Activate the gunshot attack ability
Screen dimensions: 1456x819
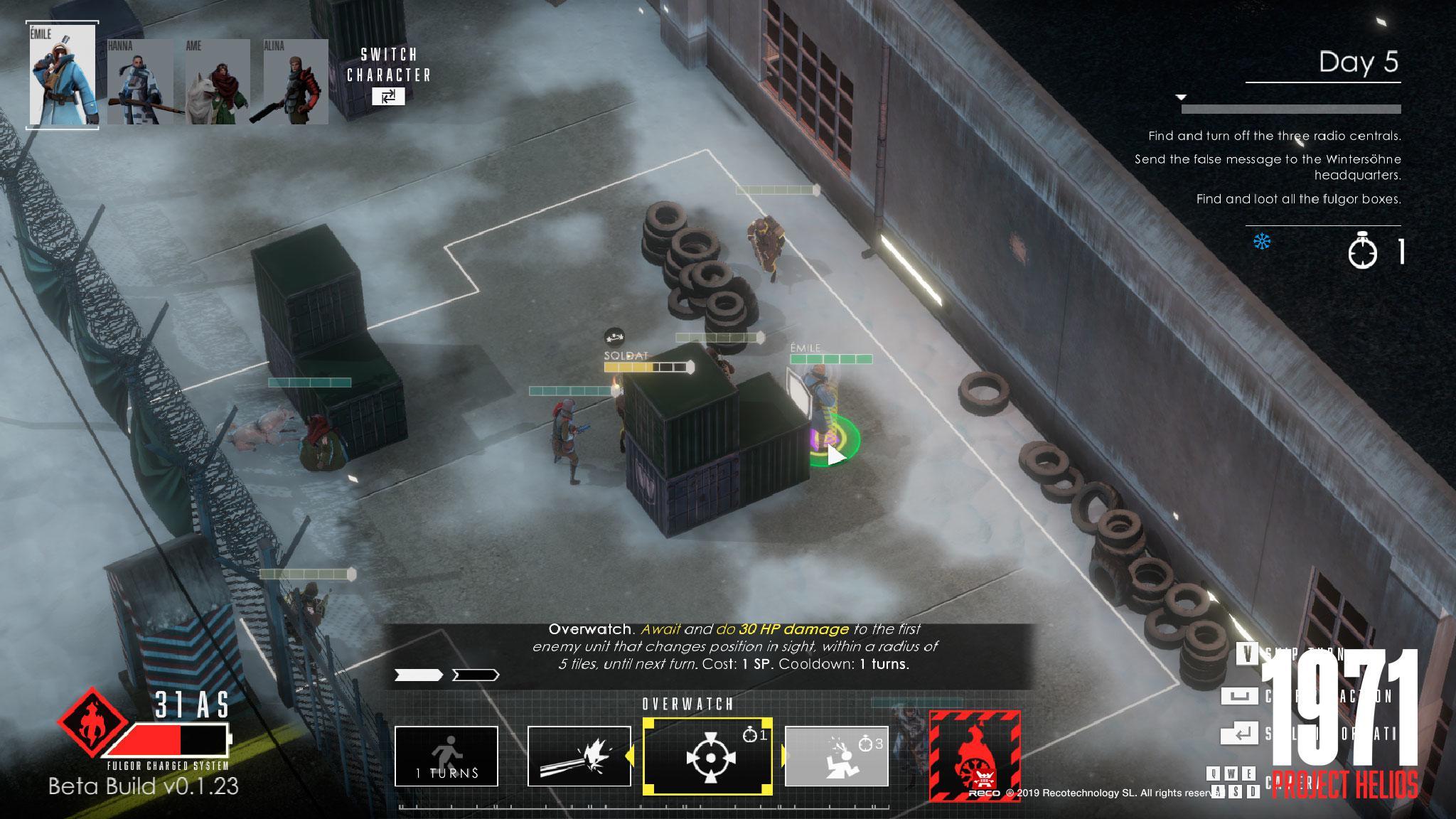(x=579, y=756)
